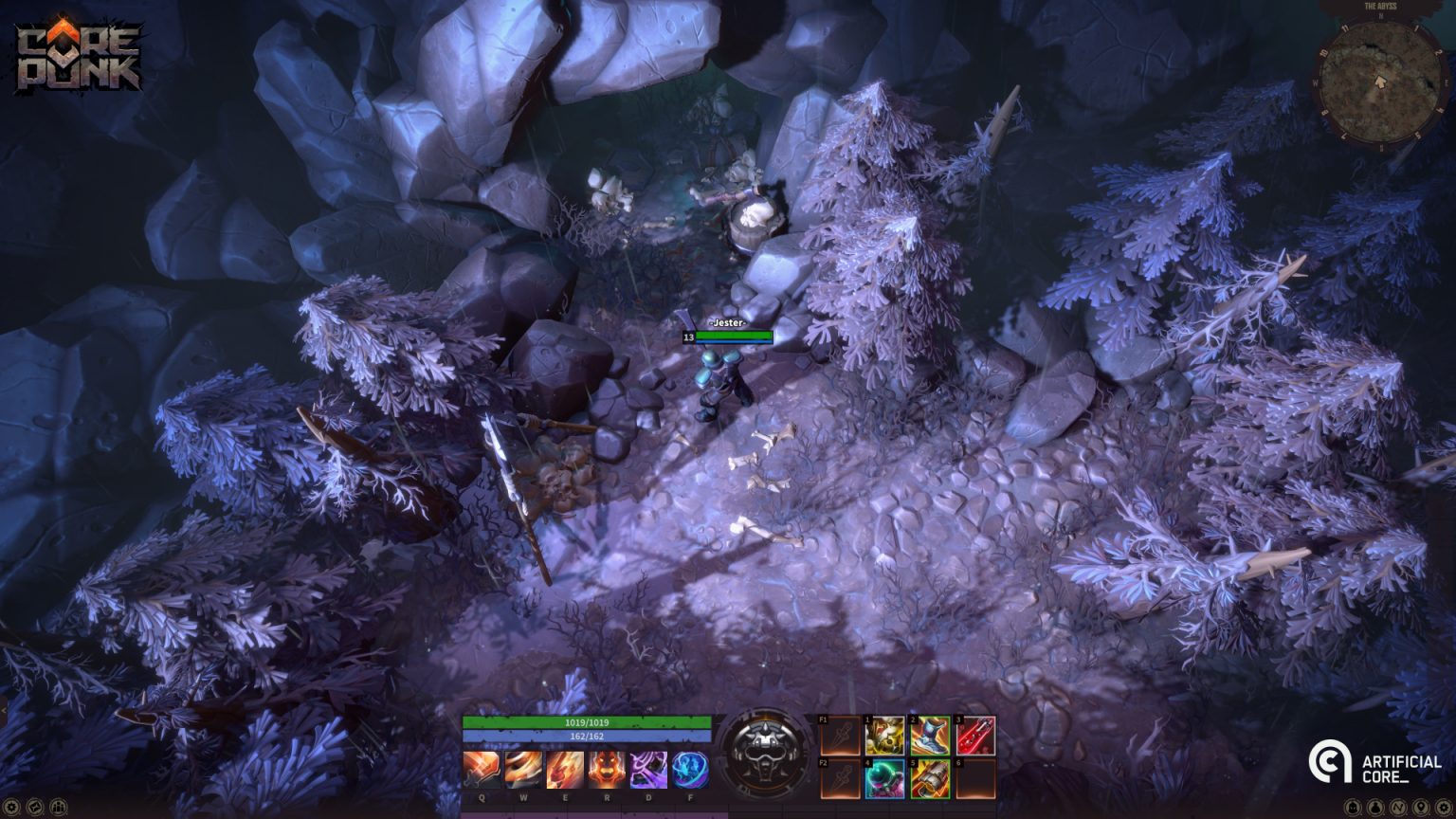Open the party/social icon at bottom-left
The image size is (1456, 819).
tap(59, 807)
